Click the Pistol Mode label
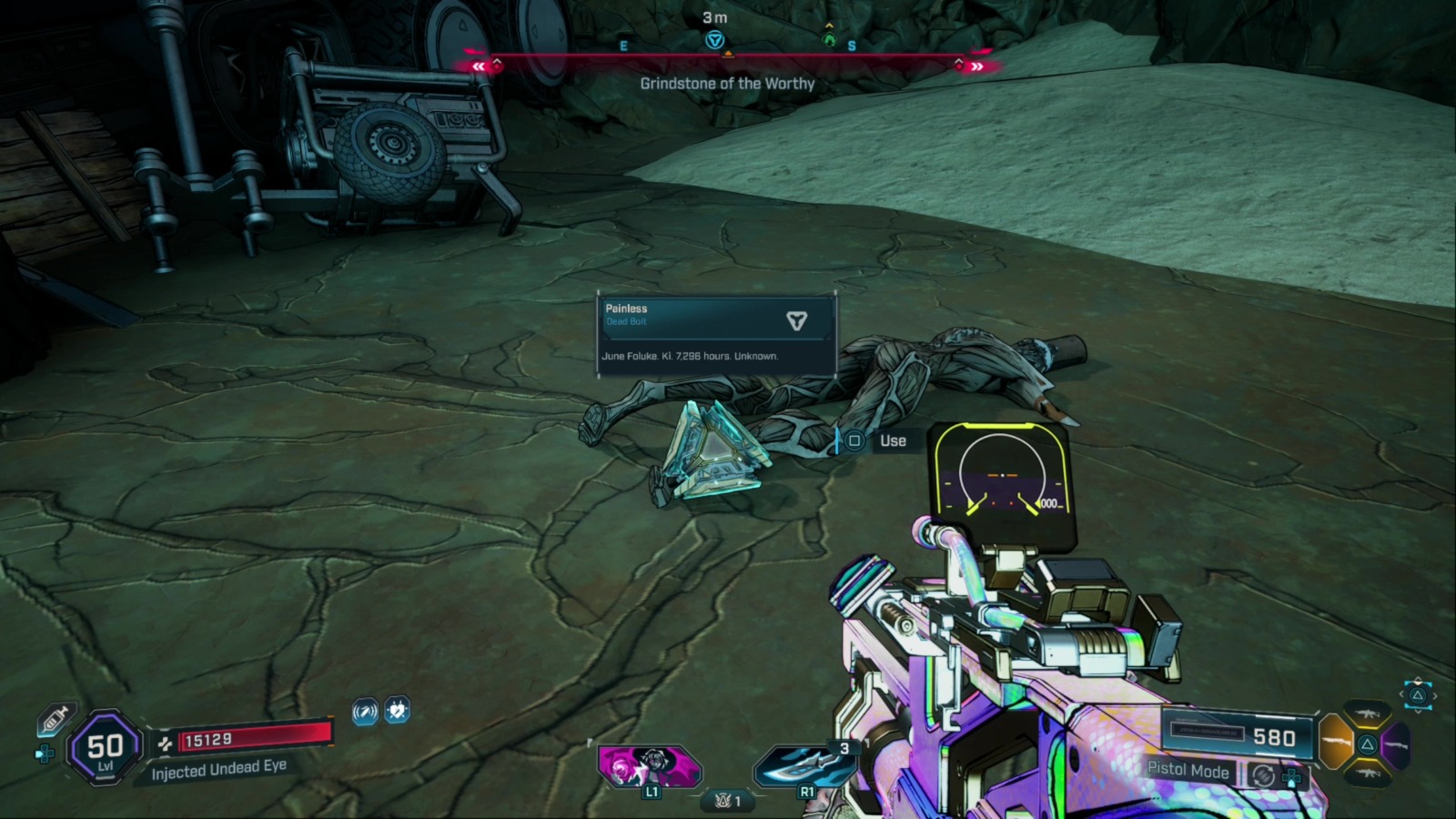 (x=1189, y=772)
